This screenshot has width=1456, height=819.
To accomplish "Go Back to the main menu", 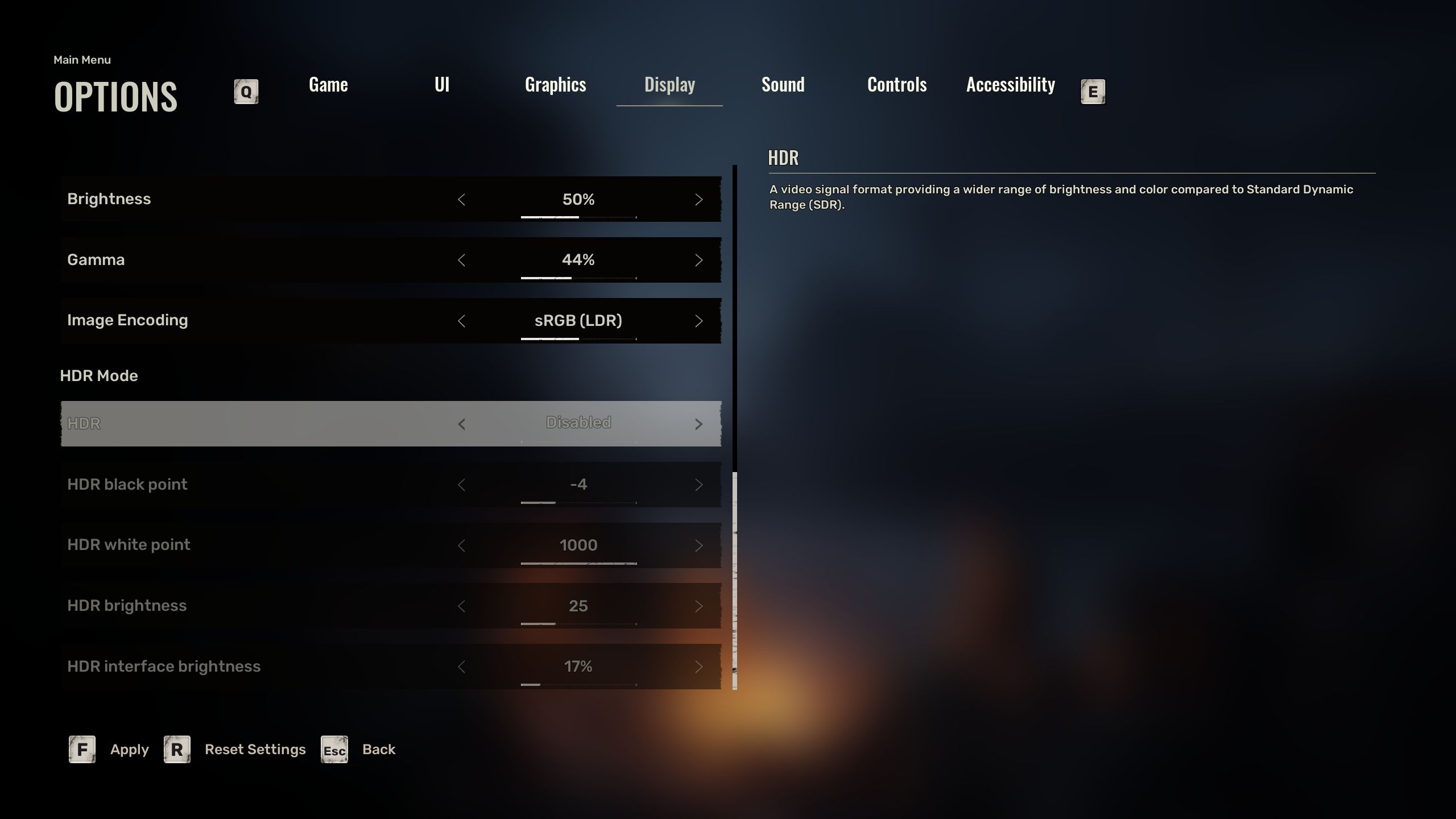I will (x=378, y=750).
